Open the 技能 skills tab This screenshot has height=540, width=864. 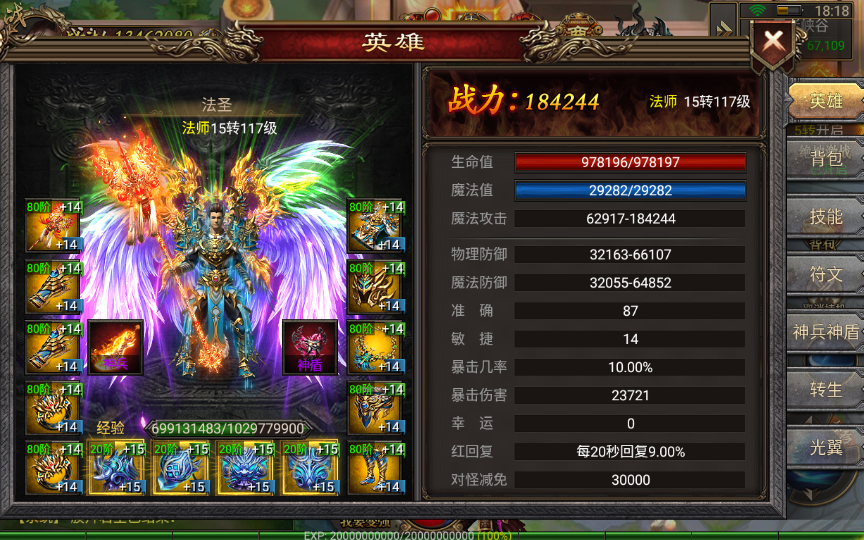pos(826,216)
